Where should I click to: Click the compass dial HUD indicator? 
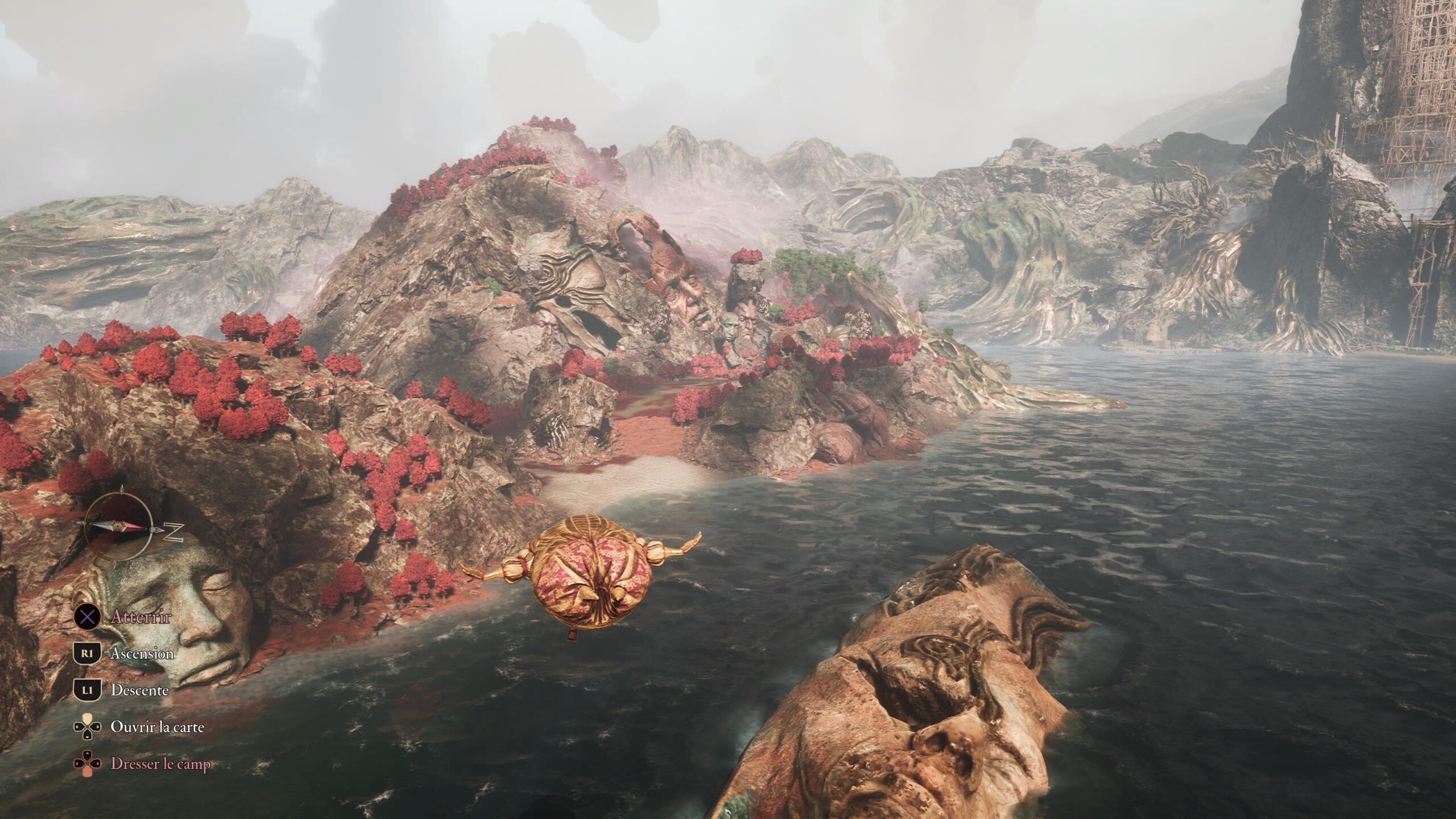119,527
